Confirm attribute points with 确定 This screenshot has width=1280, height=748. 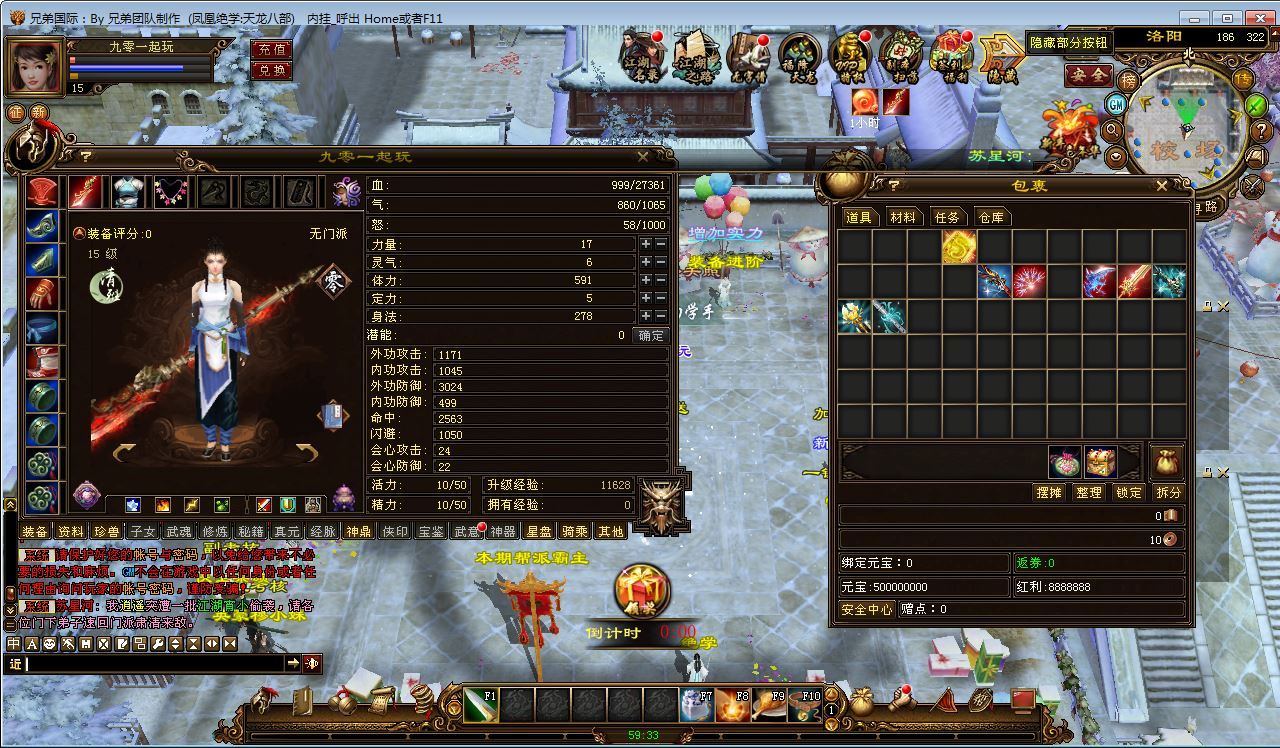click(650, 336)
